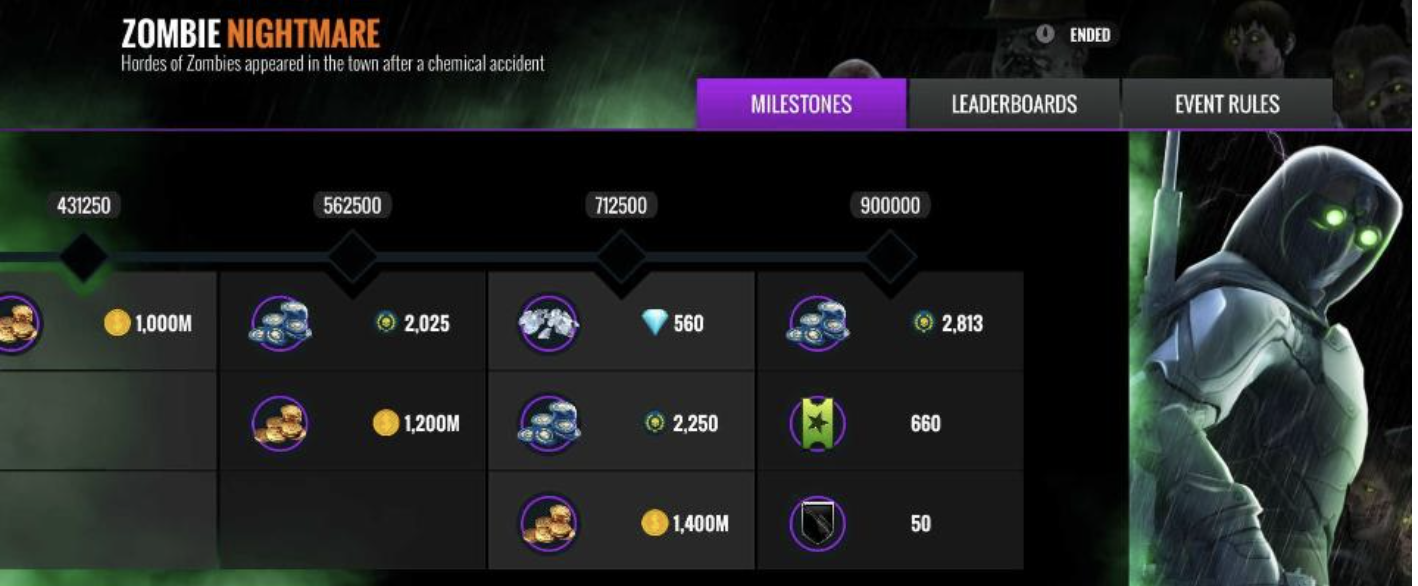This screenshot has width=1418, height=586.
Task: Choose the 2,813 blue tokens reward icon
Action: pos(818,323)
